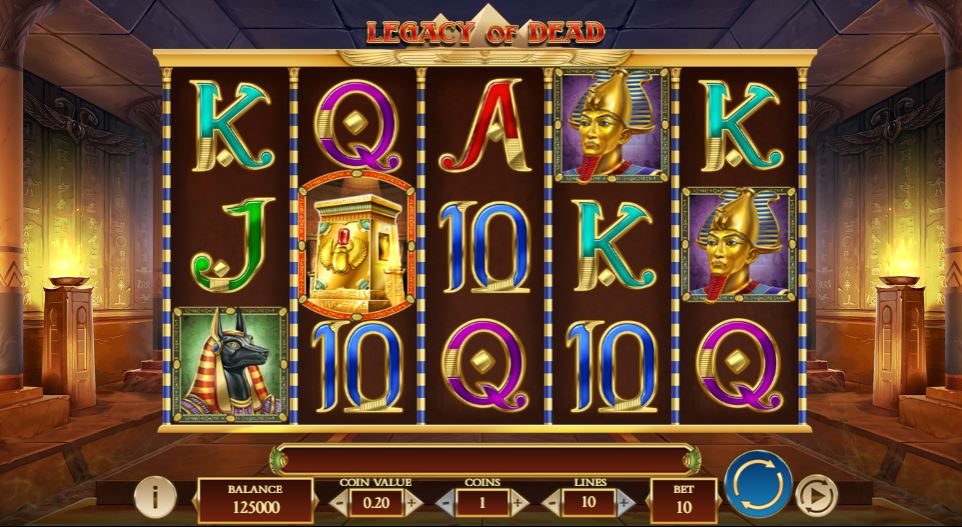Screen dimensions: 962x527
Task: Decrease the coin value
Action: tap(338, 501)
